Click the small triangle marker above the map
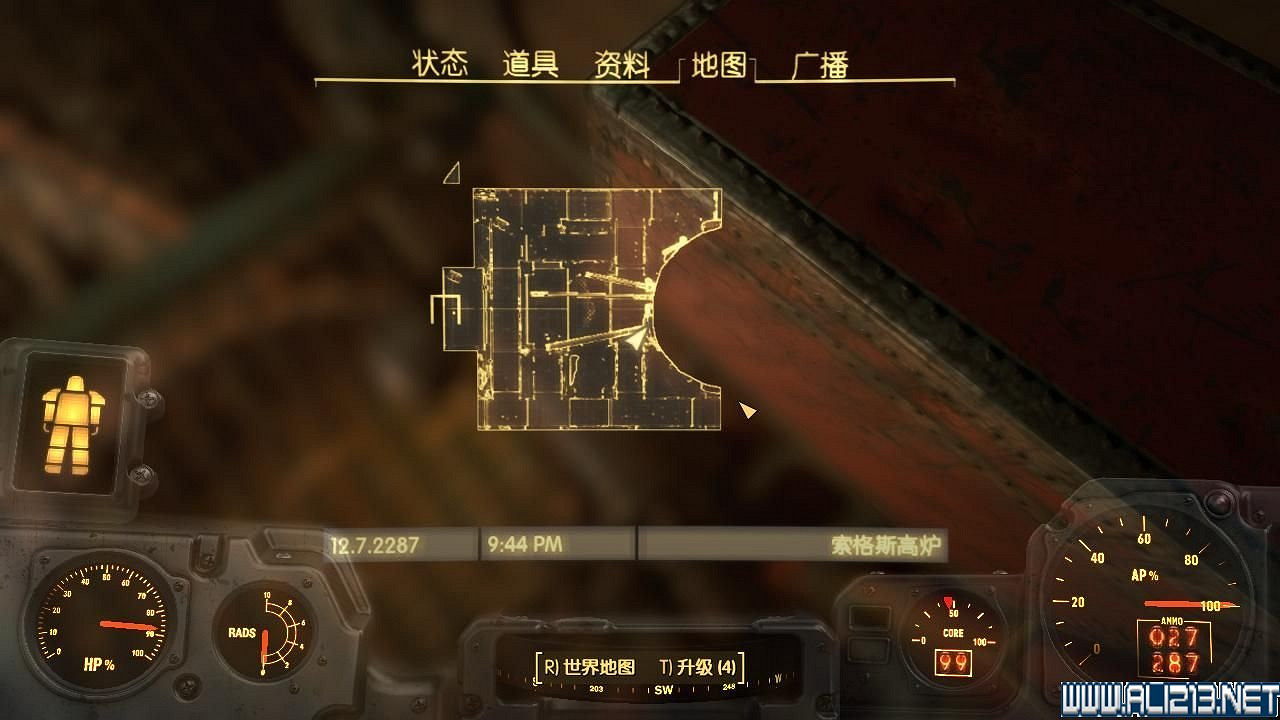This screenshot has width=1280, height=720. (453, 174)
